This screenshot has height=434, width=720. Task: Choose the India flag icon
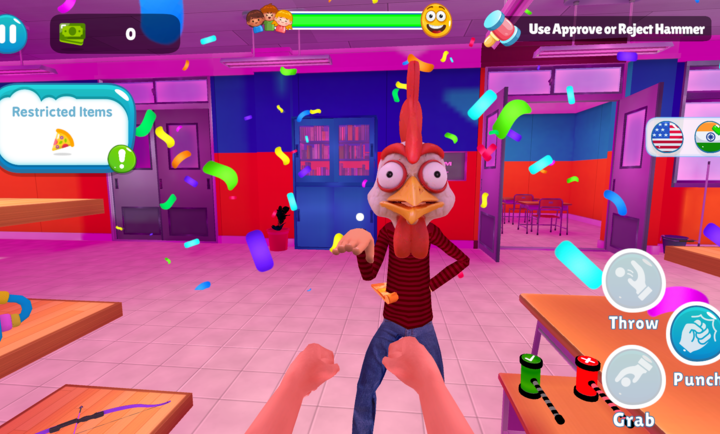tap(708, 137)
